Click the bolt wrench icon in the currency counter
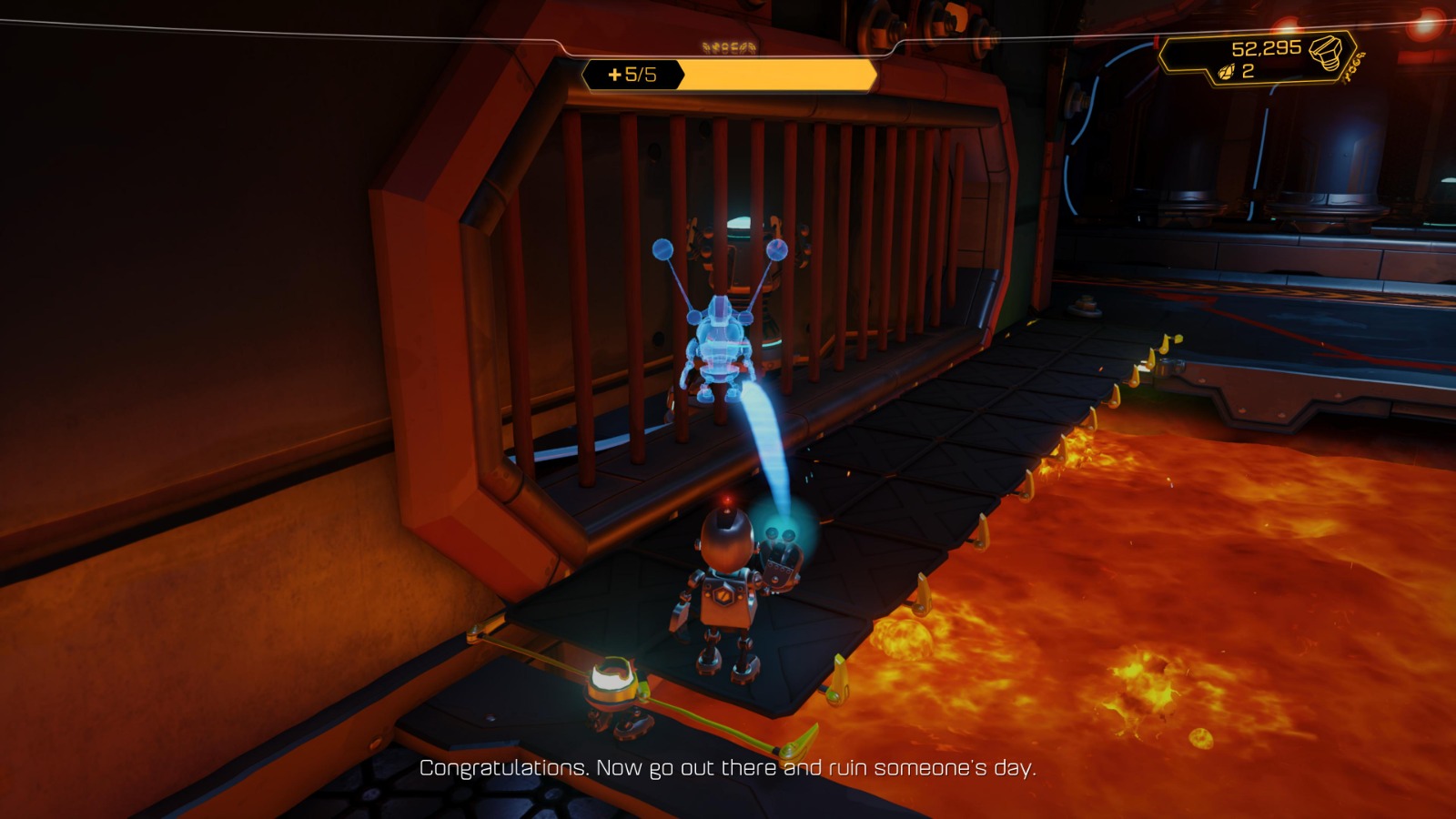Viewport: 1456px width, 819px height. 1327,53
